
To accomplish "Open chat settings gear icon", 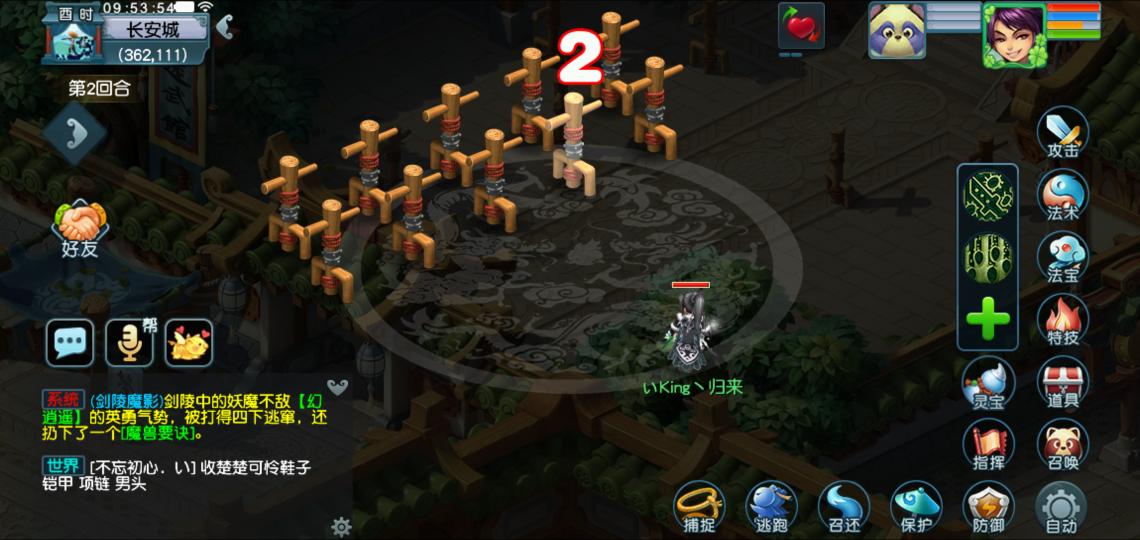I will pyautogui.click(x=341, y=527).
